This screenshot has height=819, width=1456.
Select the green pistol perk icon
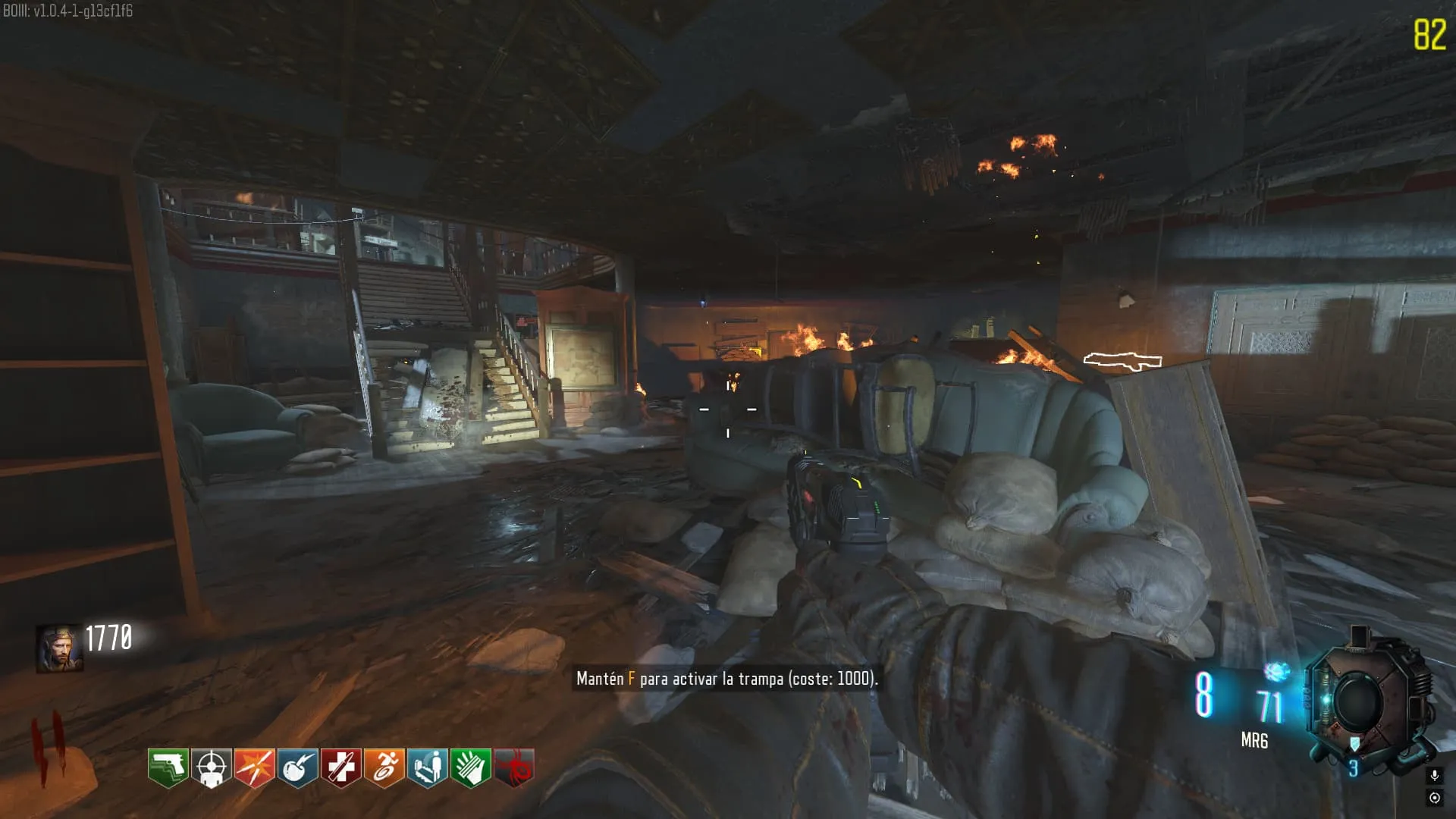click(168, 767)
